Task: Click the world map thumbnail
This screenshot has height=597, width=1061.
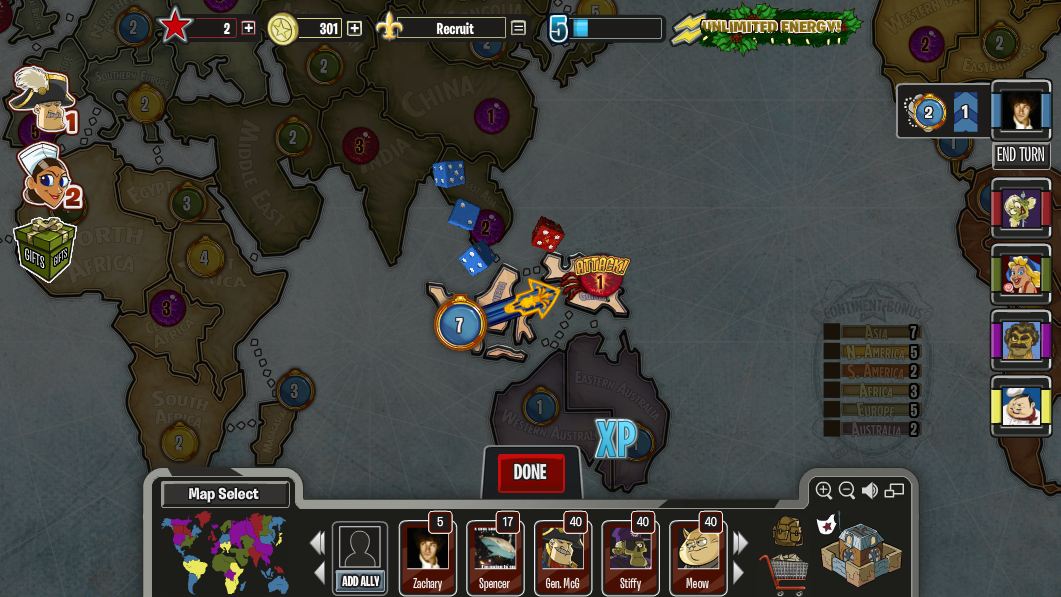Action: pos(224,552)
